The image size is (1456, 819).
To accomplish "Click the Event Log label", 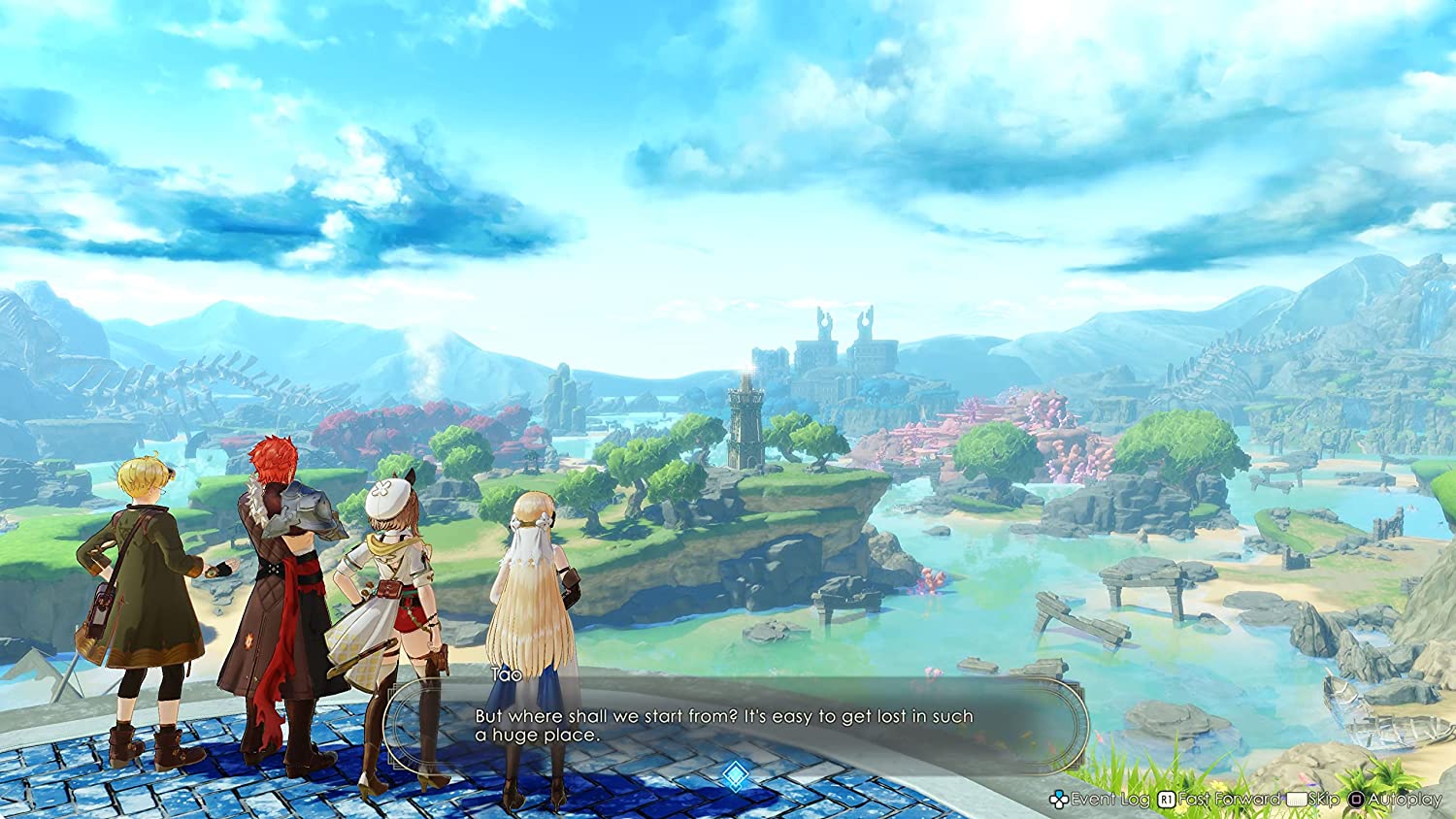I will [x=1109, y=802].
